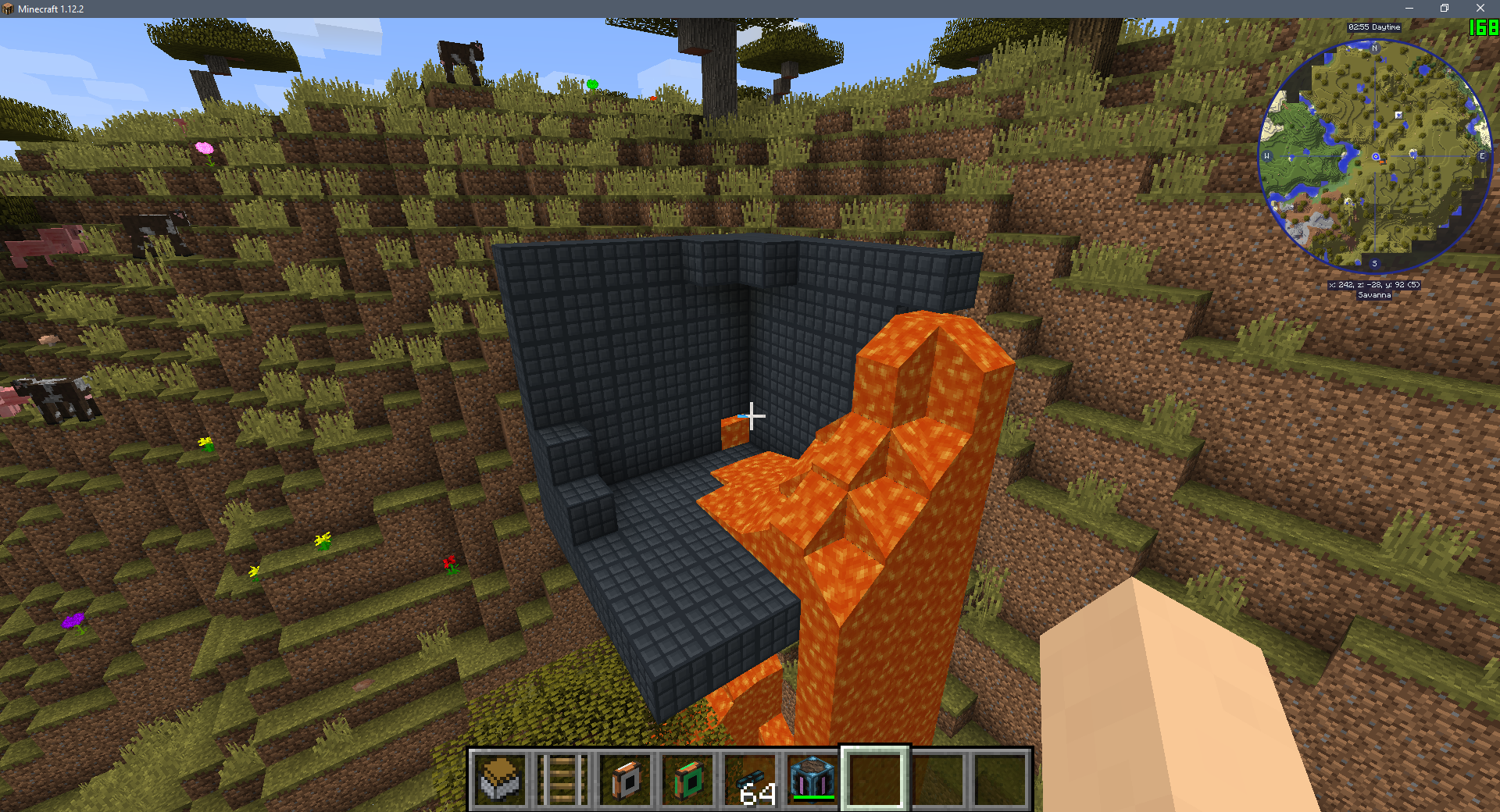The width and height of the screenshot is (1500, 812).
Task: Select the stack of 64 cables
Action: point(751,779)
